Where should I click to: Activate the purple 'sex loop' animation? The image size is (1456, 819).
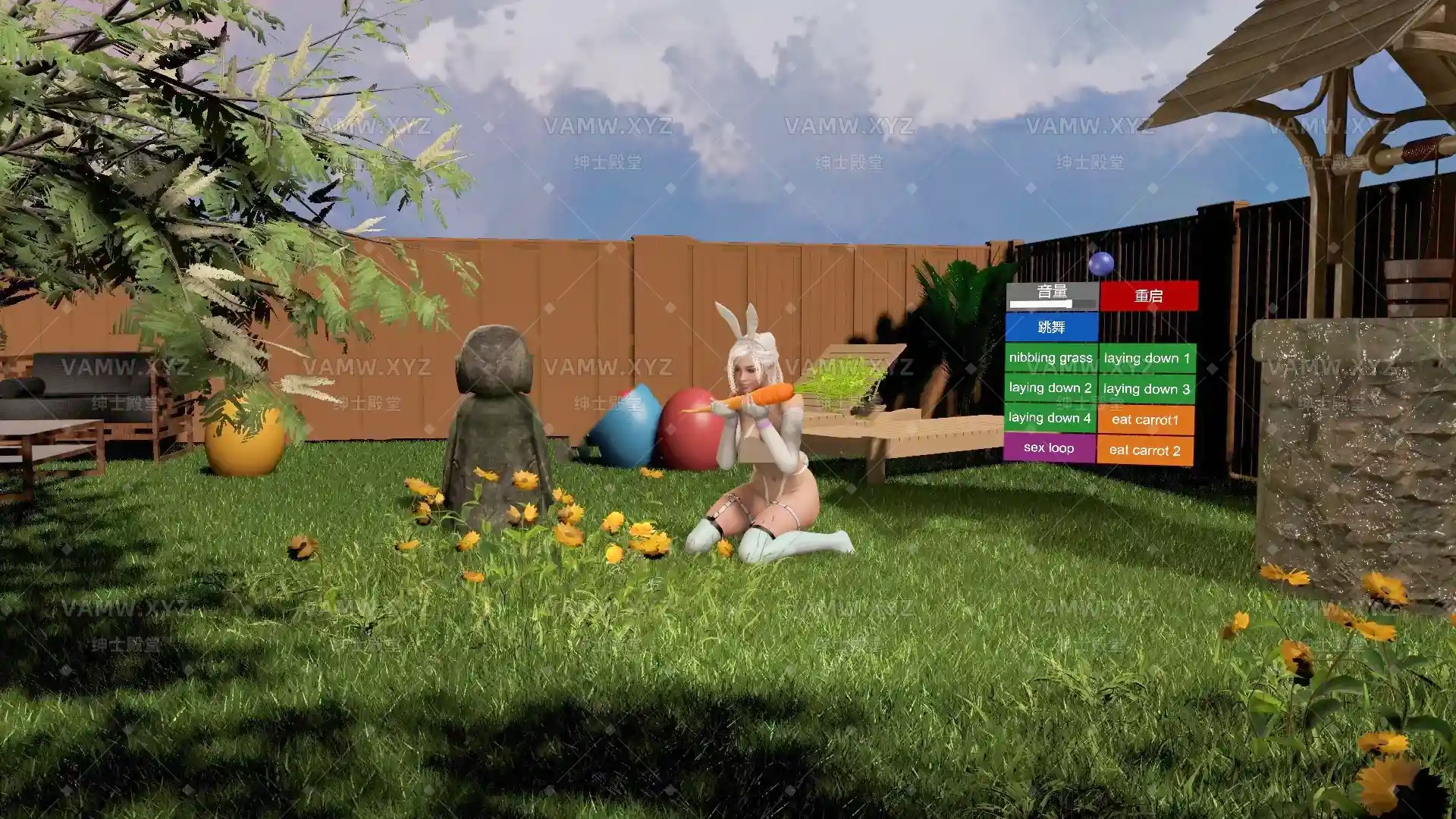pos(1050,448)
